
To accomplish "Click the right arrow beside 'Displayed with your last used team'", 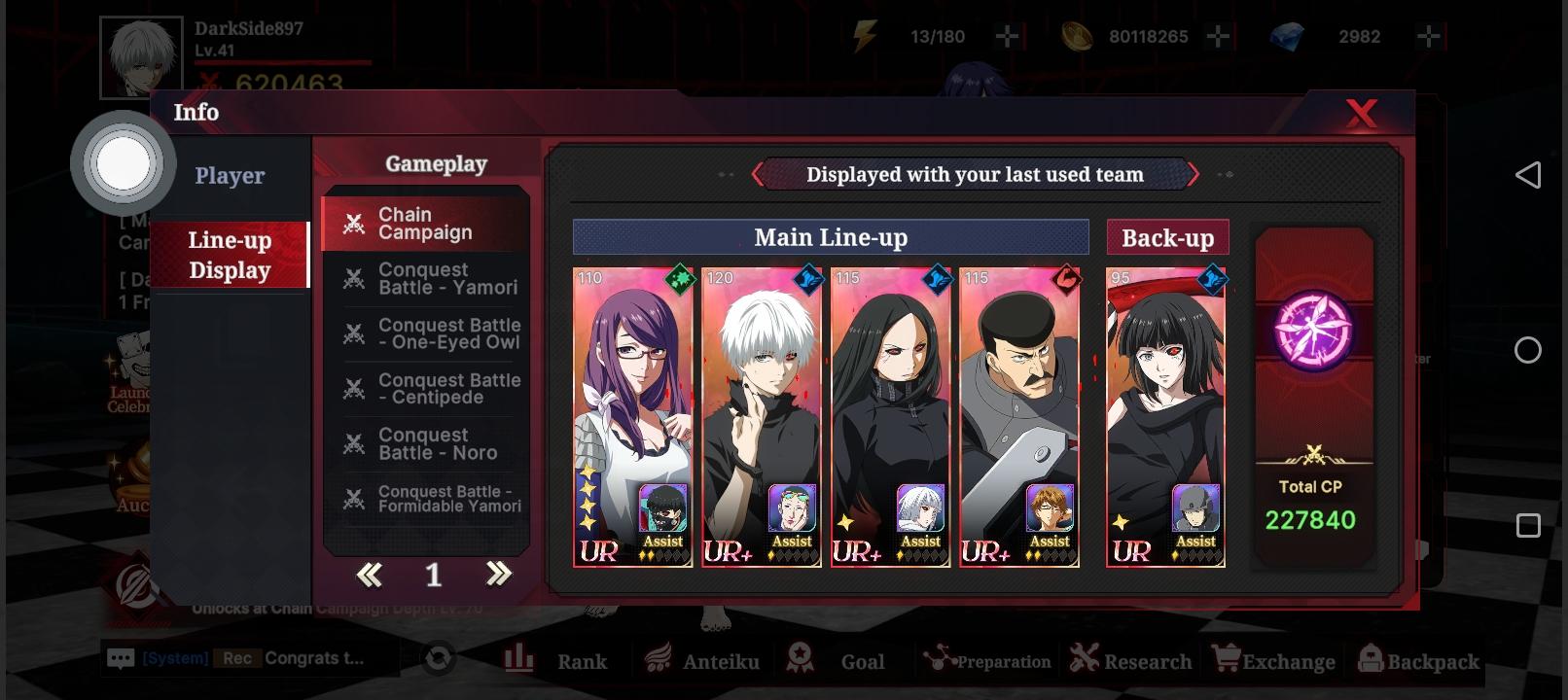I will point(1194,175).
